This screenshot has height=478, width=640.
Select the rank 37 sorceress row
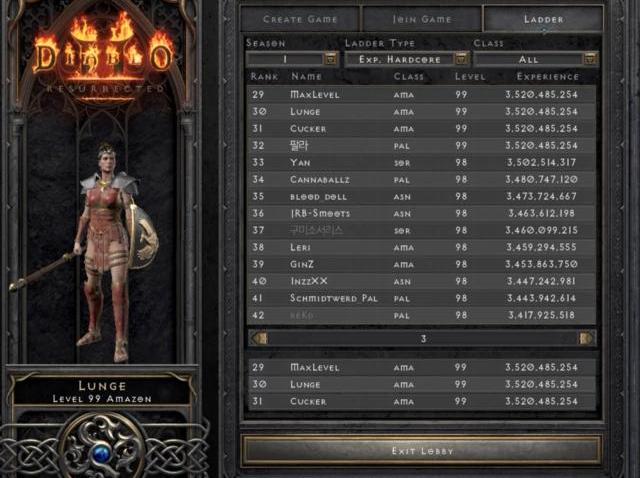pyautogui.click(x=421, y=230)
